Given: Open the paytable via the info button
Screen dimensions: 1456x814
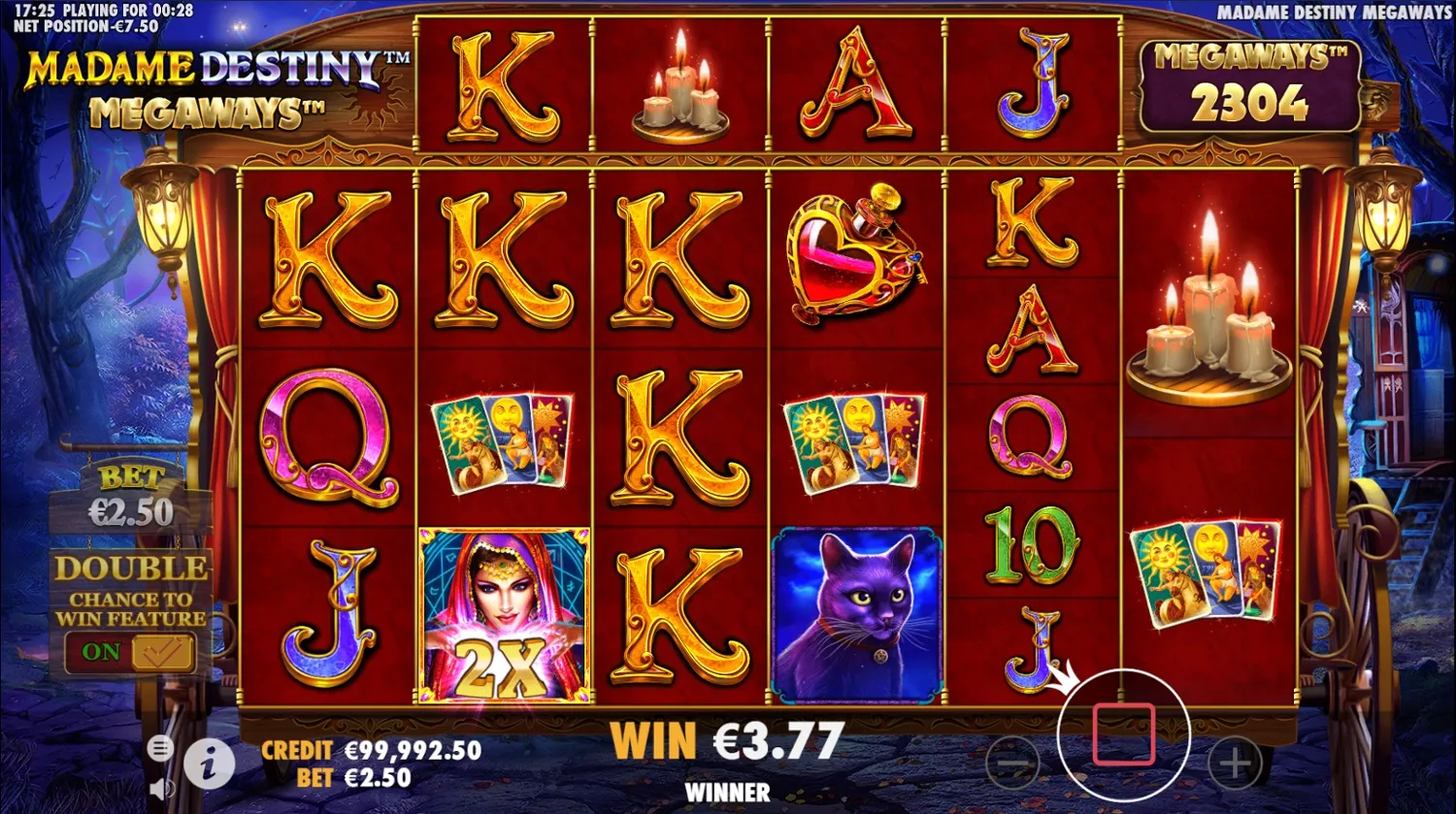Looking at the screenshot, I should [x=212, y=765].
